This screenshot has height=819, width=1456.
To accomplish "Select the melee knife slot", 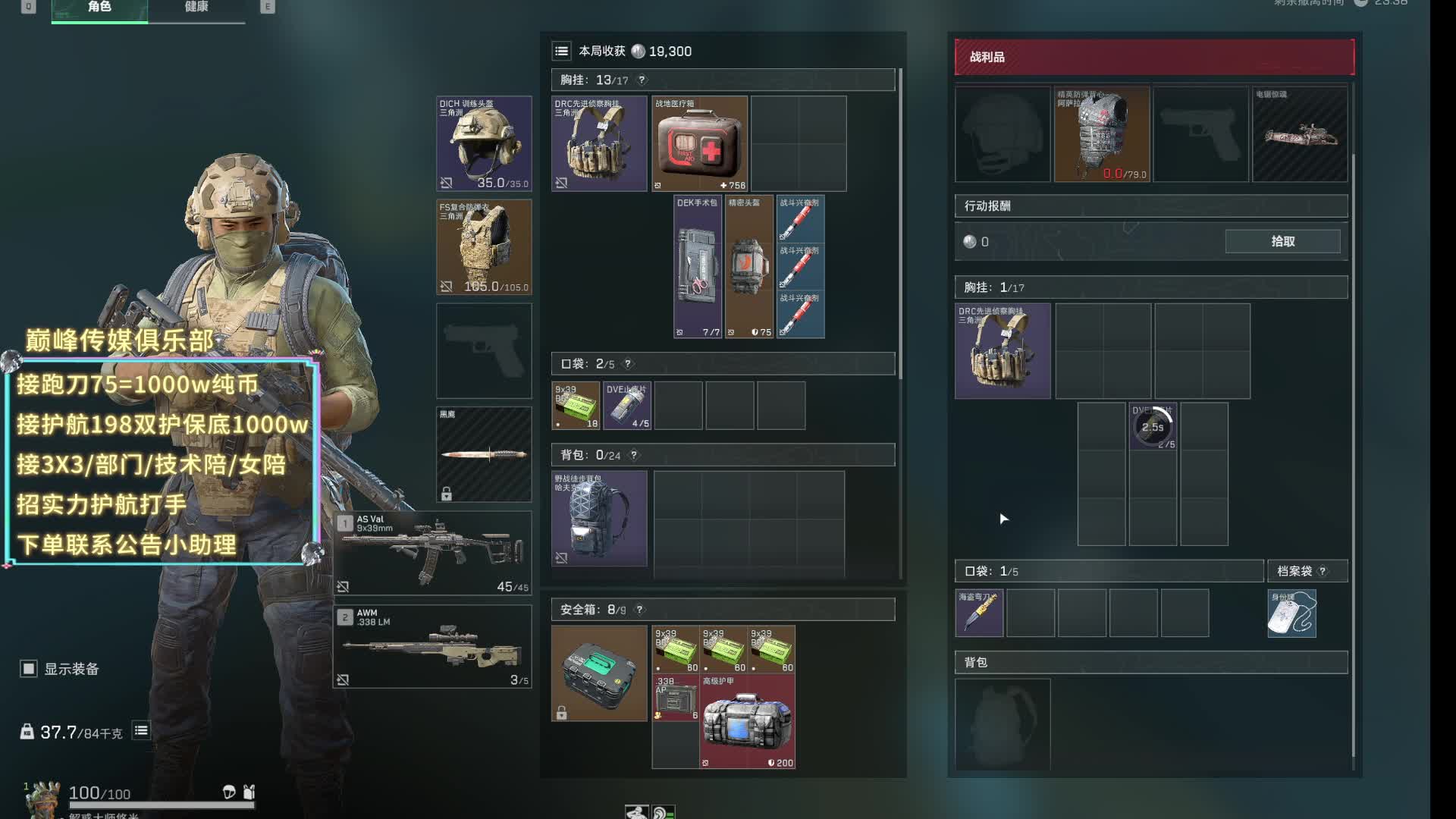I will [484, 454].
